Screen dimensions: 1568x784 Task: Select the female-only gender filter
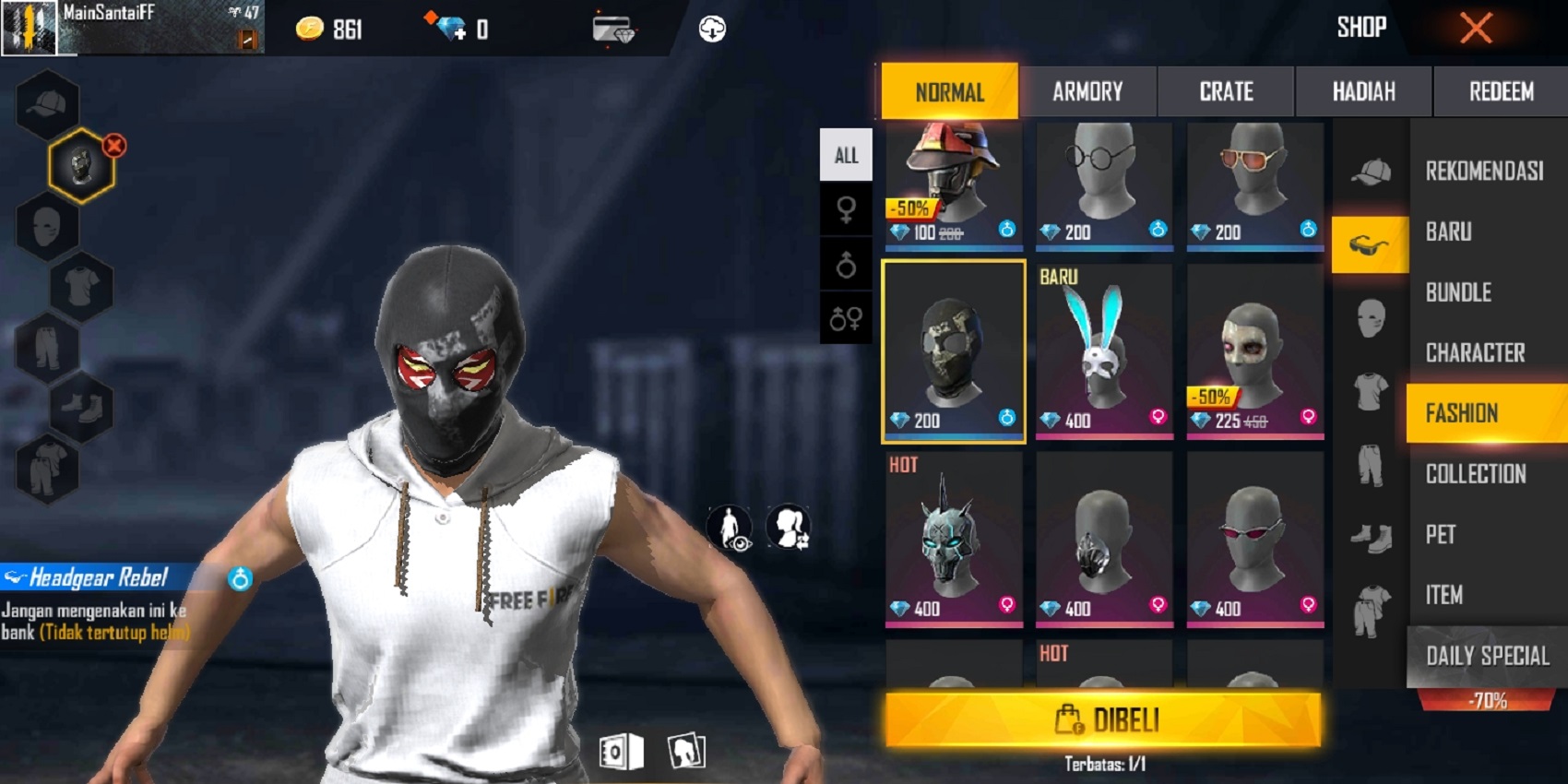click(846, 208)
